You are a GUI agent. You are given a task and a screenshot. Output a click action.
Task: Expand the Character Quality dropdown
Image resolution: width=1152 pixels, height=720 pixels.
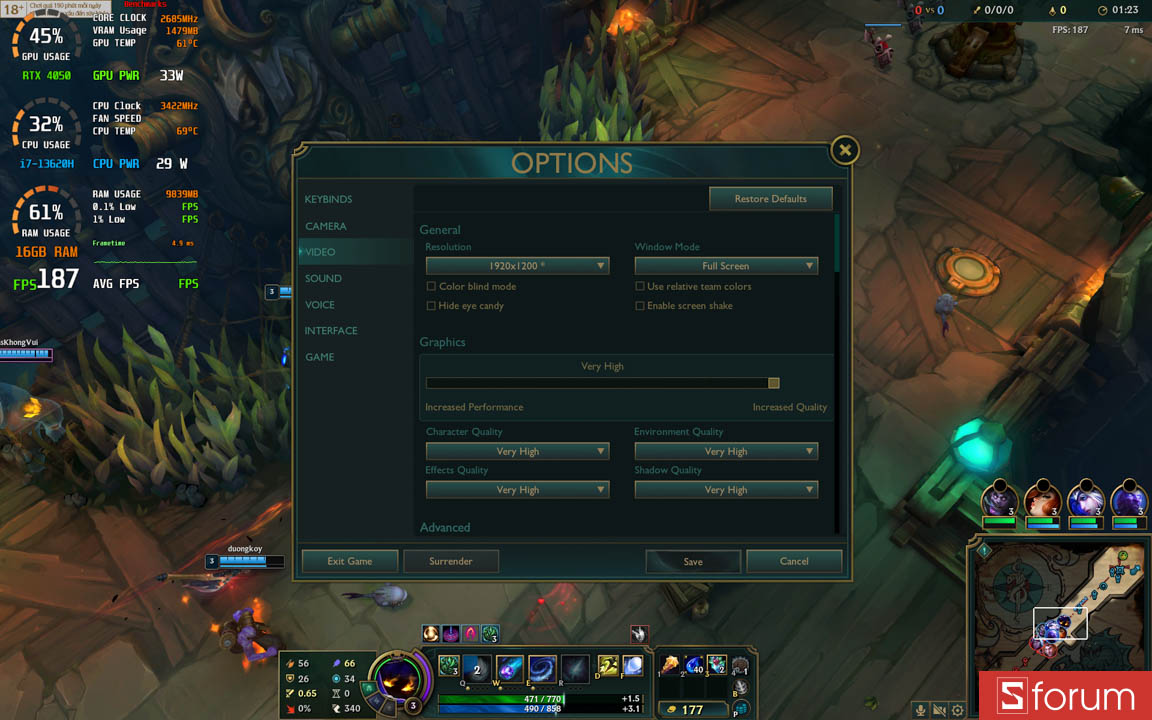tap(517, 451)
